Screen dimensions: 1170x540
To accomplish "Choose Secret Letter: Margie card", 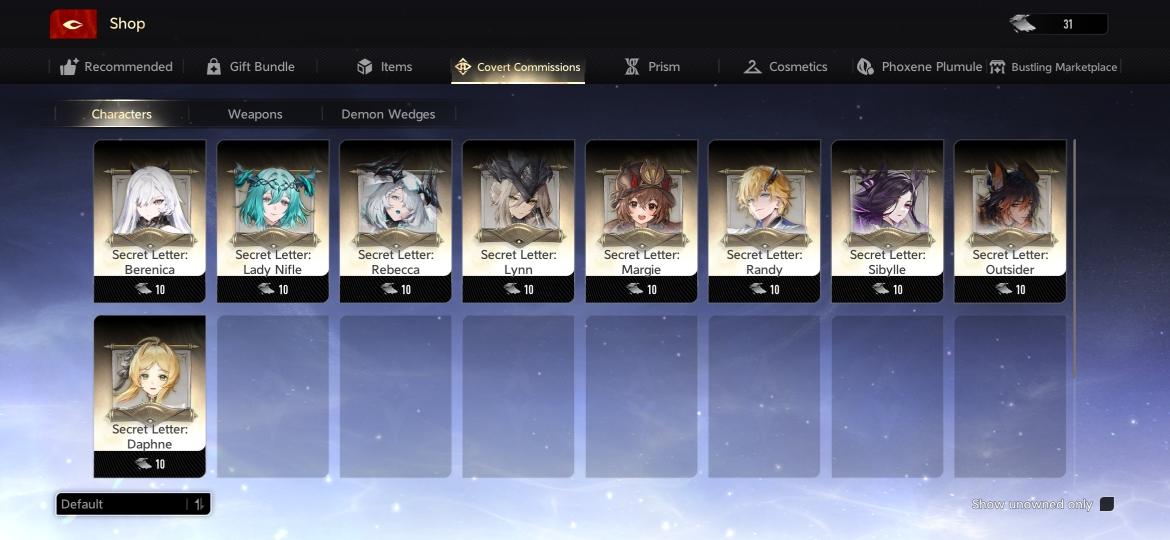I will click(642, 220).
